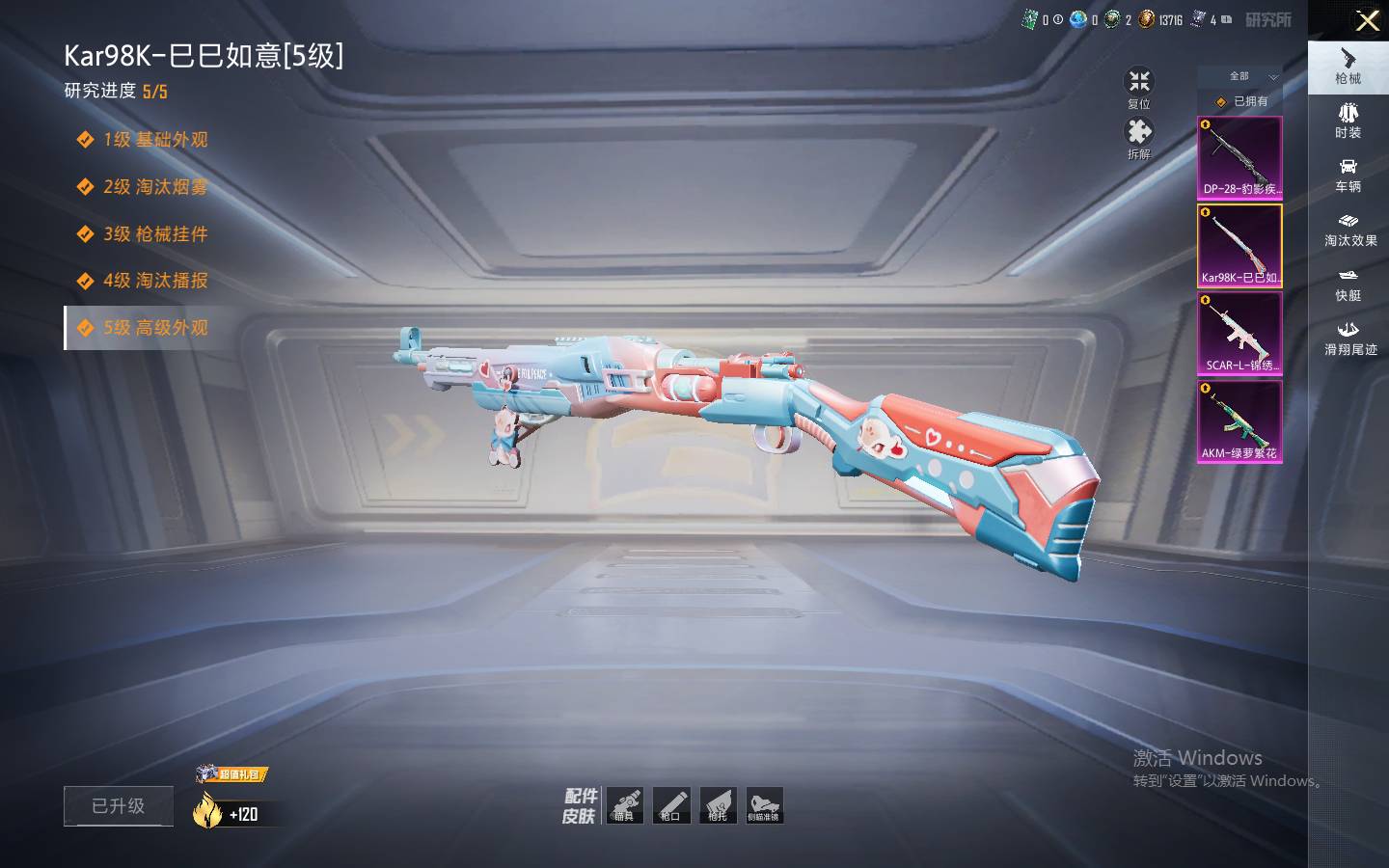
Task: Open the 超值礼包 value pack offer
Action: pyautogui.click(x=232, y=774)
